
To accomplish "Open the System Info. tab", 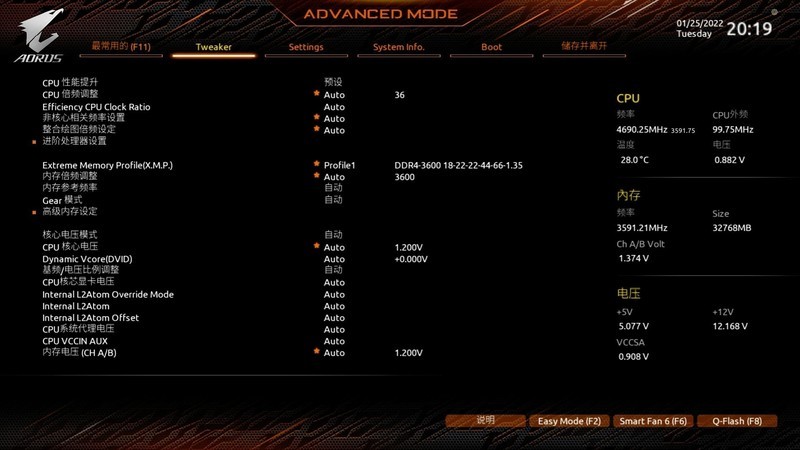I will click(398, 47).
